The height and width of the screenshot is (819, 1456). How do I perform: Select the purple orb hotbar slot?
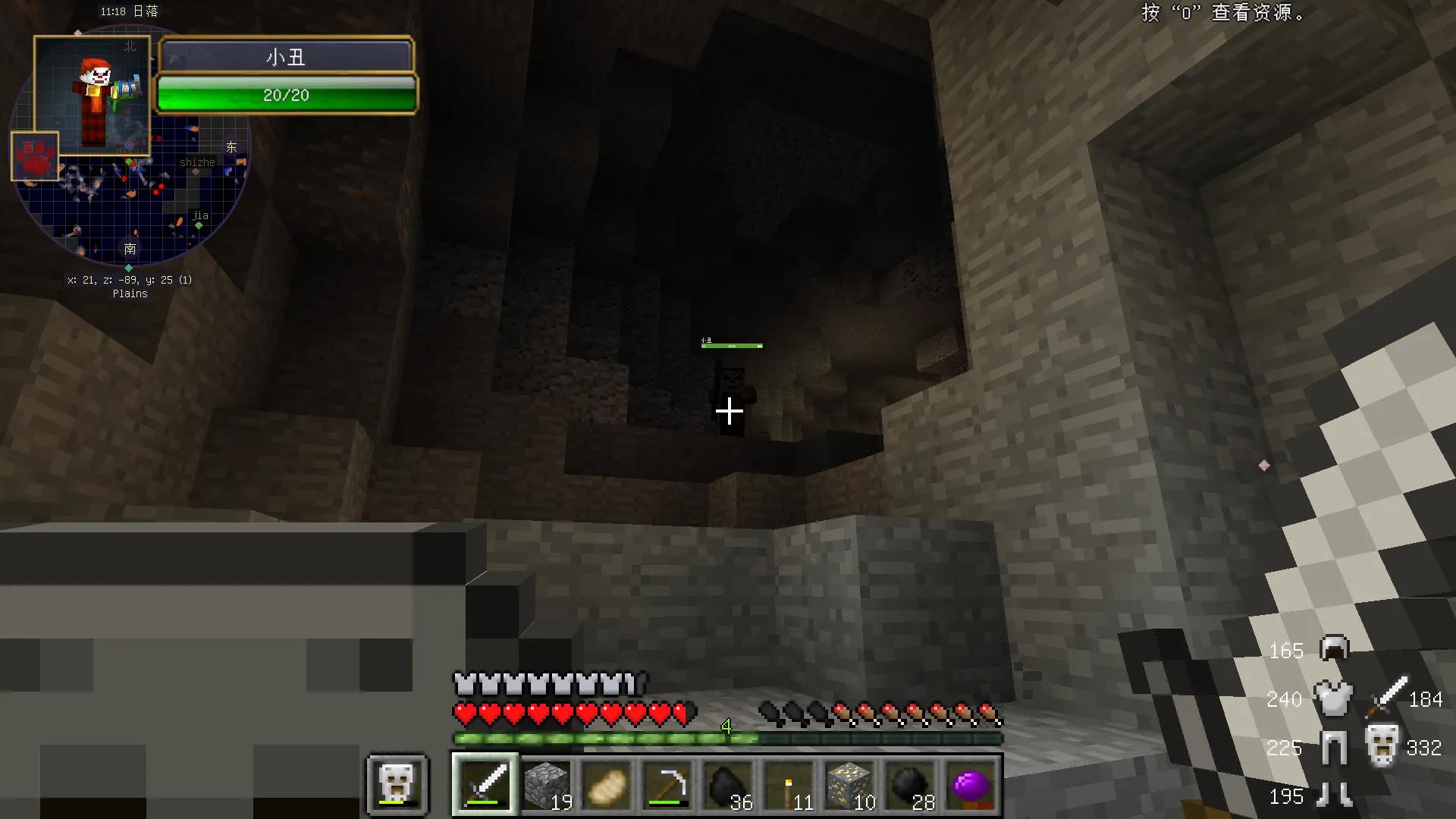click(971, 784)
